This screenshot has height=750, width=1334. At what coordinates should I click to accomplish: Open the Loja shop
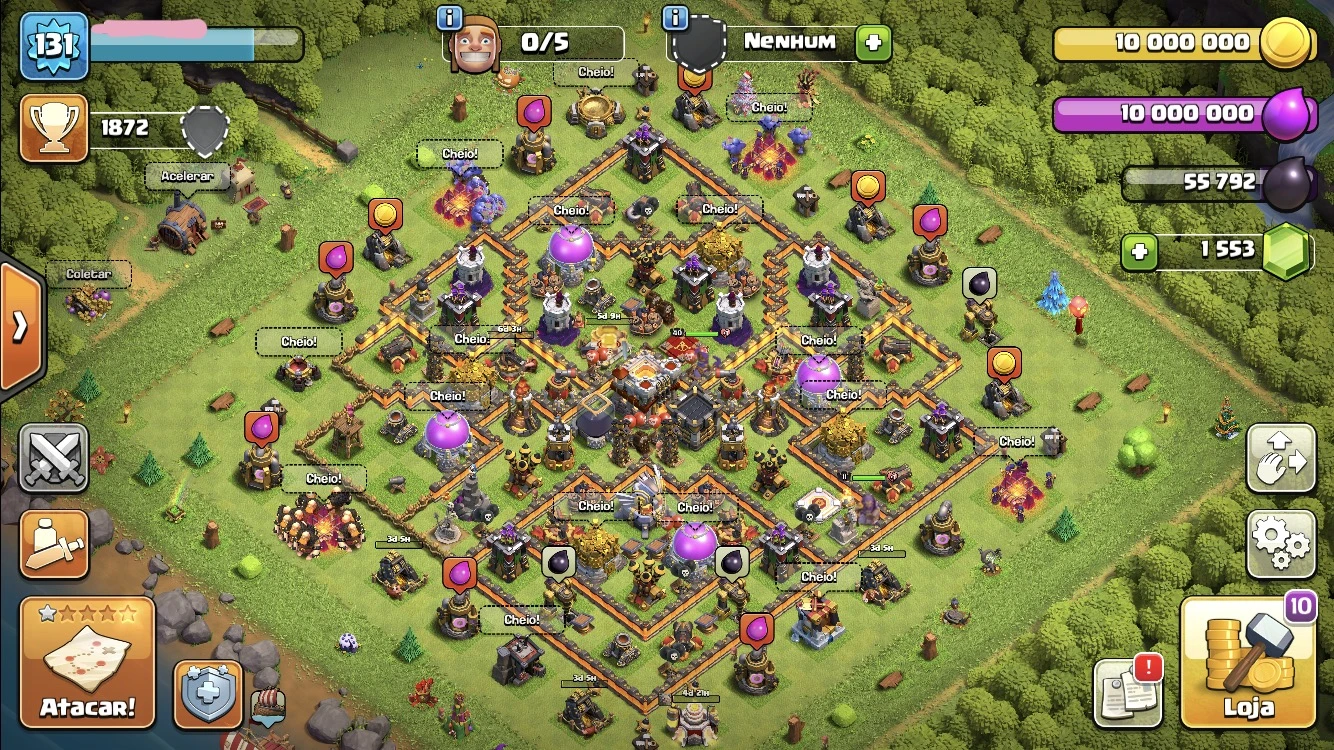[x=1247, y=662]
